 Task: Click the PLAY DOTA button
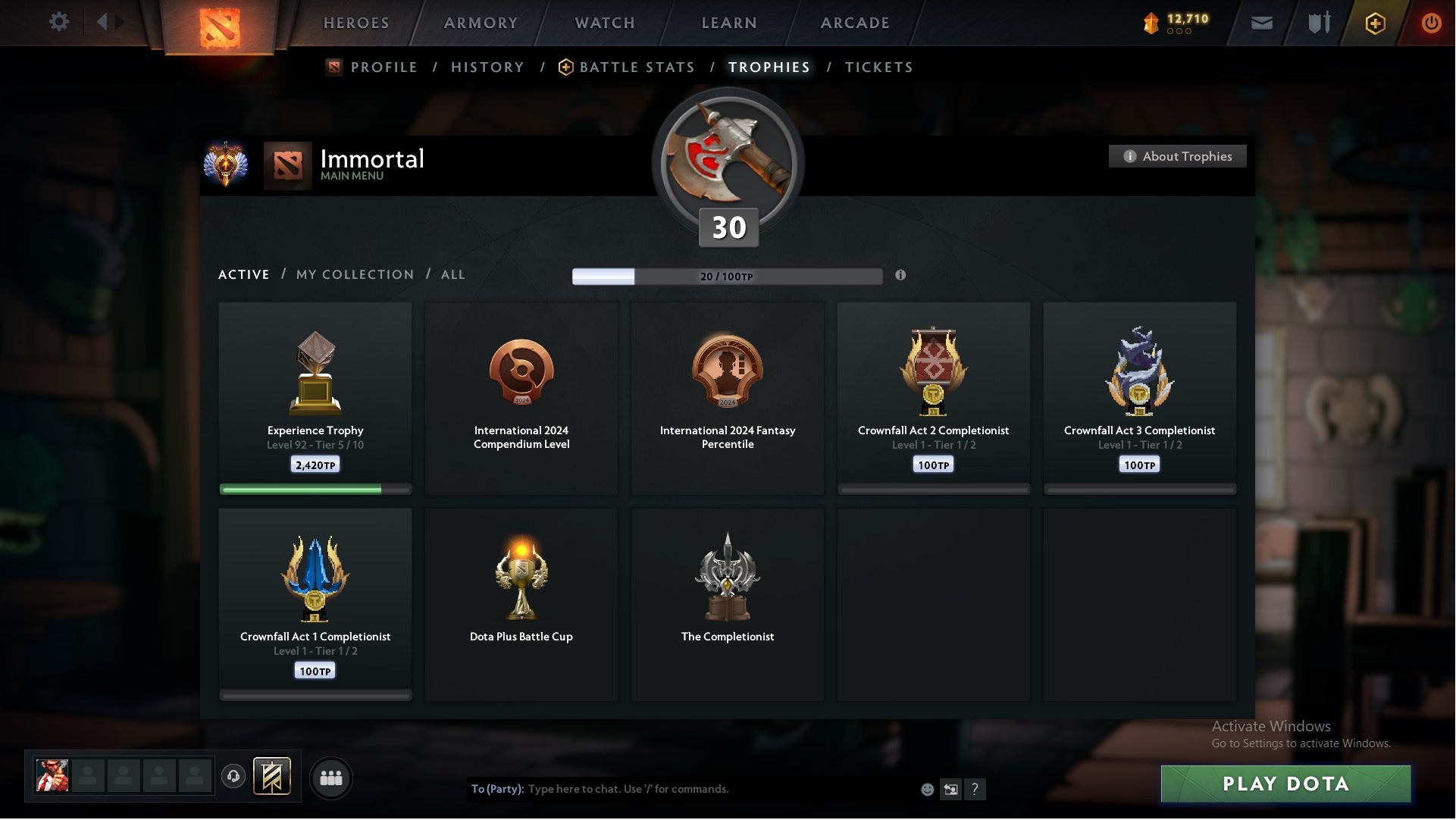1286,785
